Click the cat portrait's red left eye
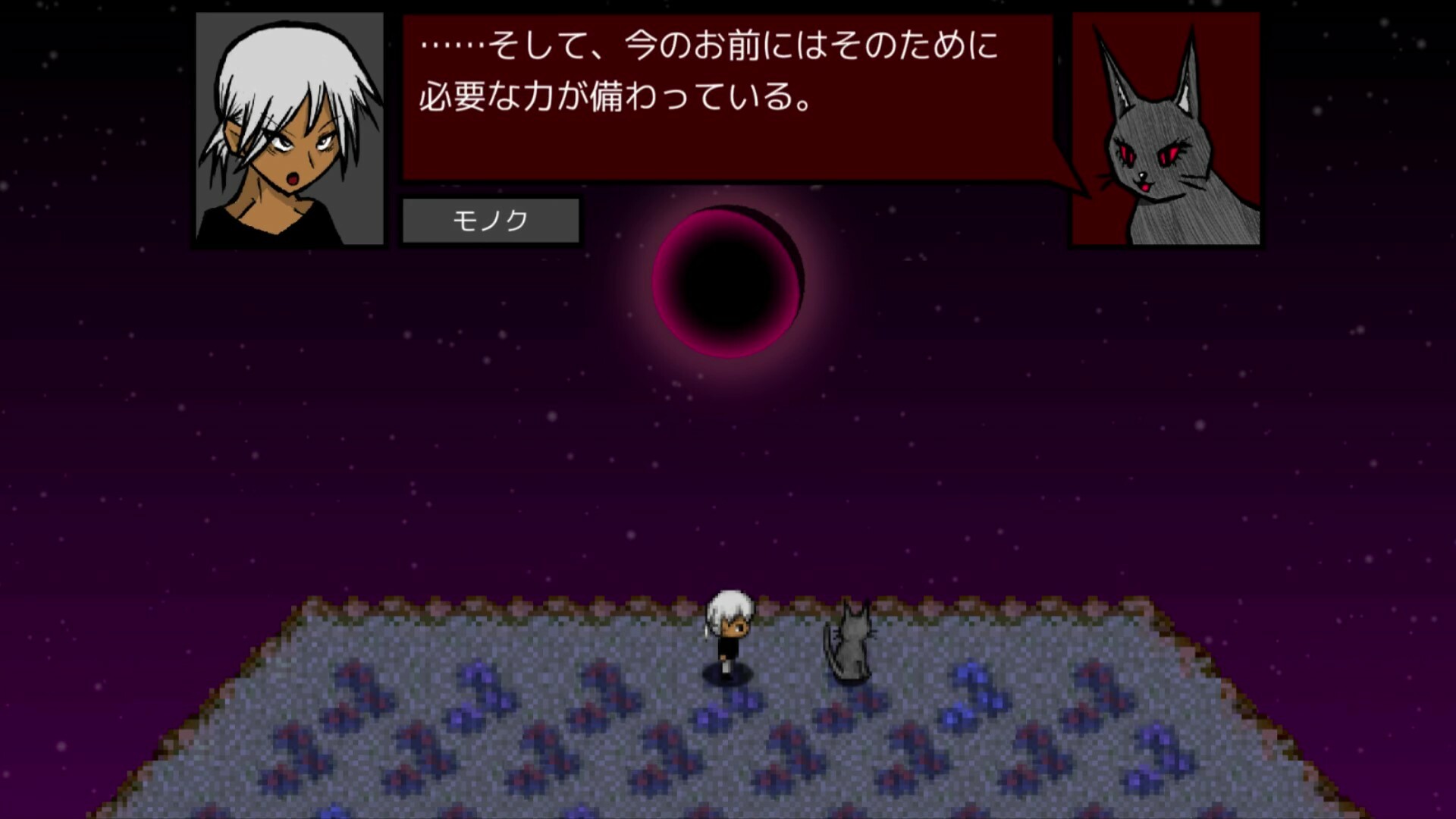This screenshot has height=819, width=1456. pos(1128,152)
